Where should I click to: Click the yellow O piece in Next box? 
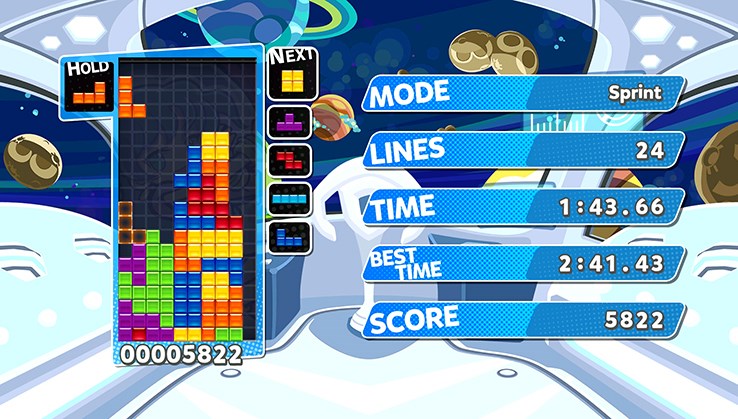coord(290,79)
